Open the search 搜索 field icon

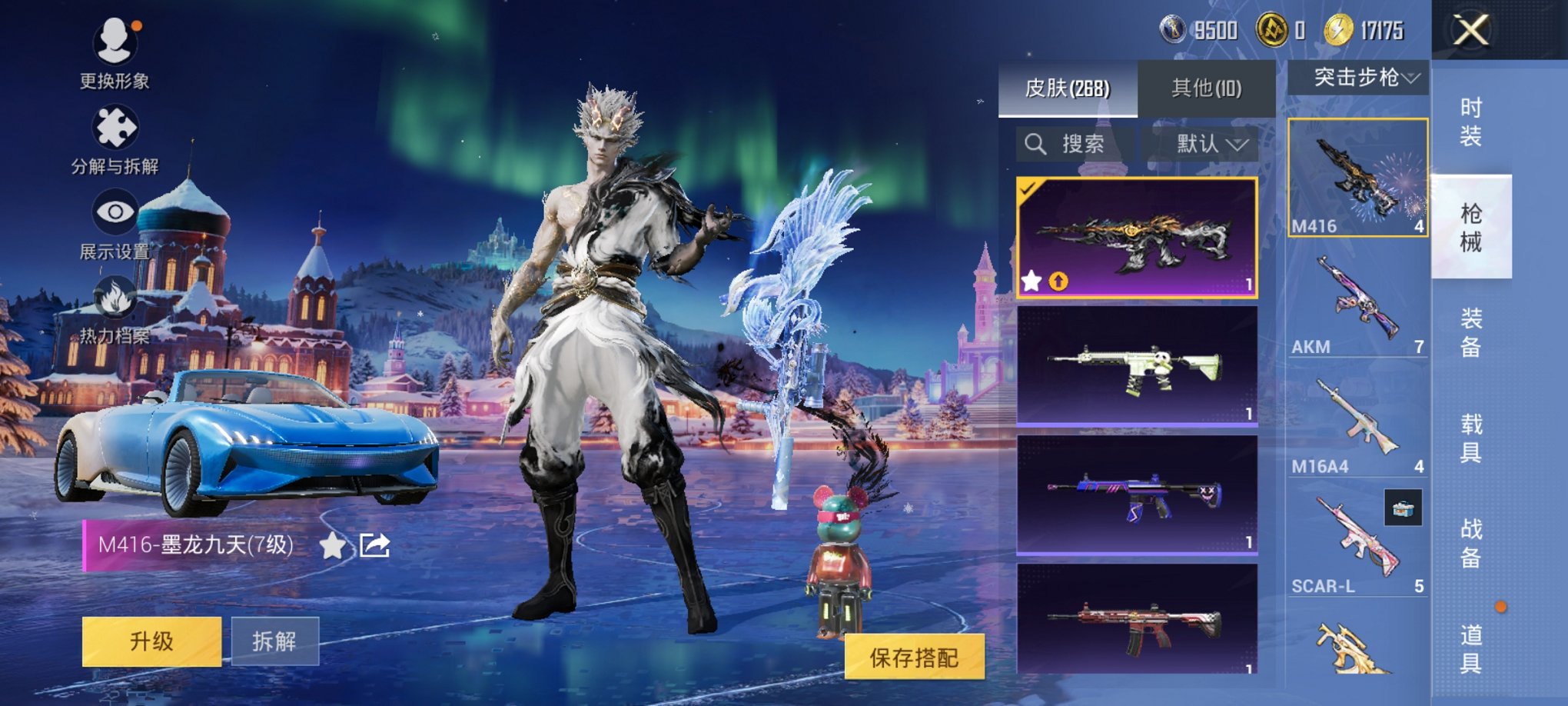tap(1037, 144)
